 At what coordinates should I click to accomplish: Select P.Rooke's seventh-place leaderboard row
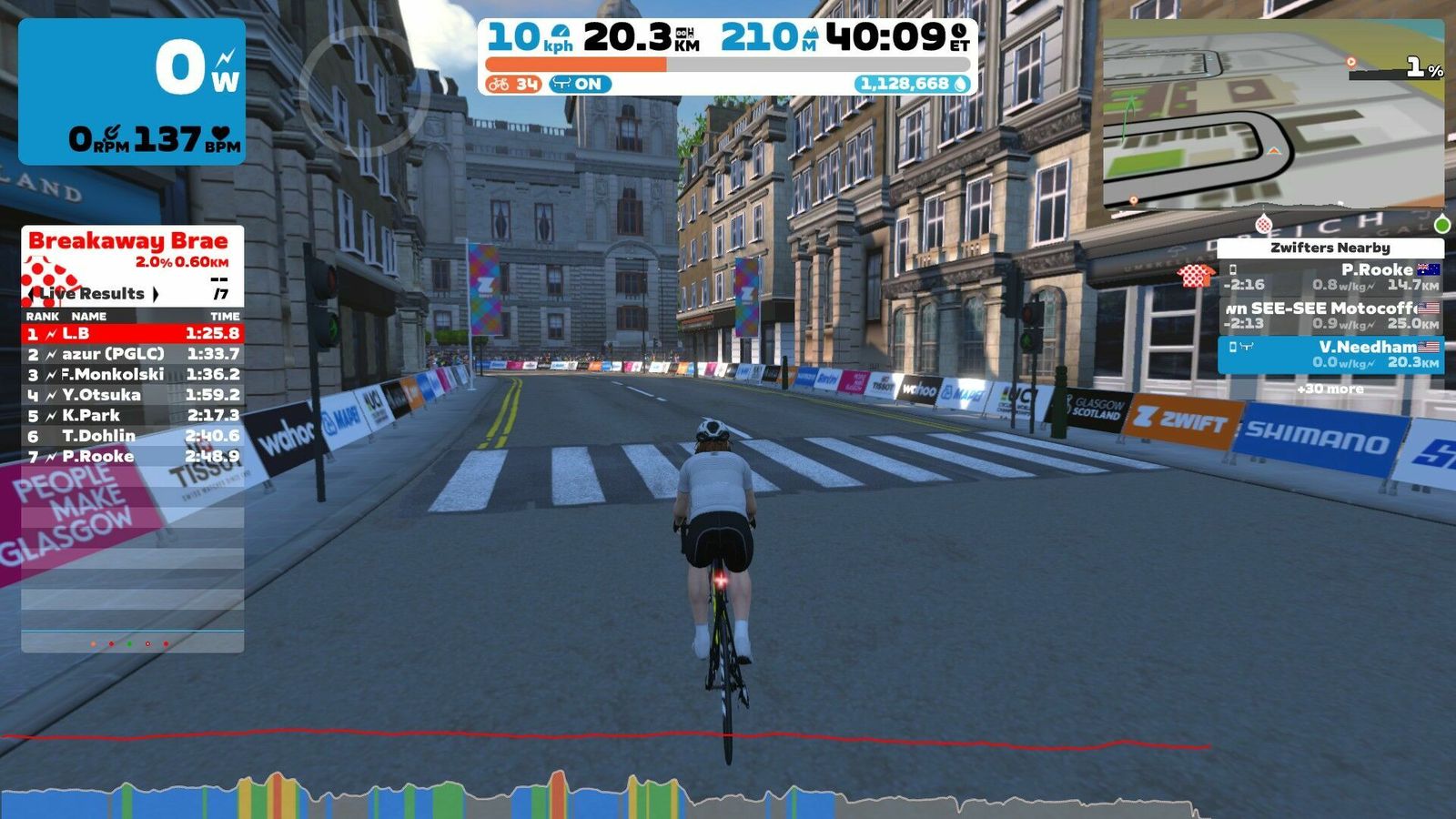[132, 456]
